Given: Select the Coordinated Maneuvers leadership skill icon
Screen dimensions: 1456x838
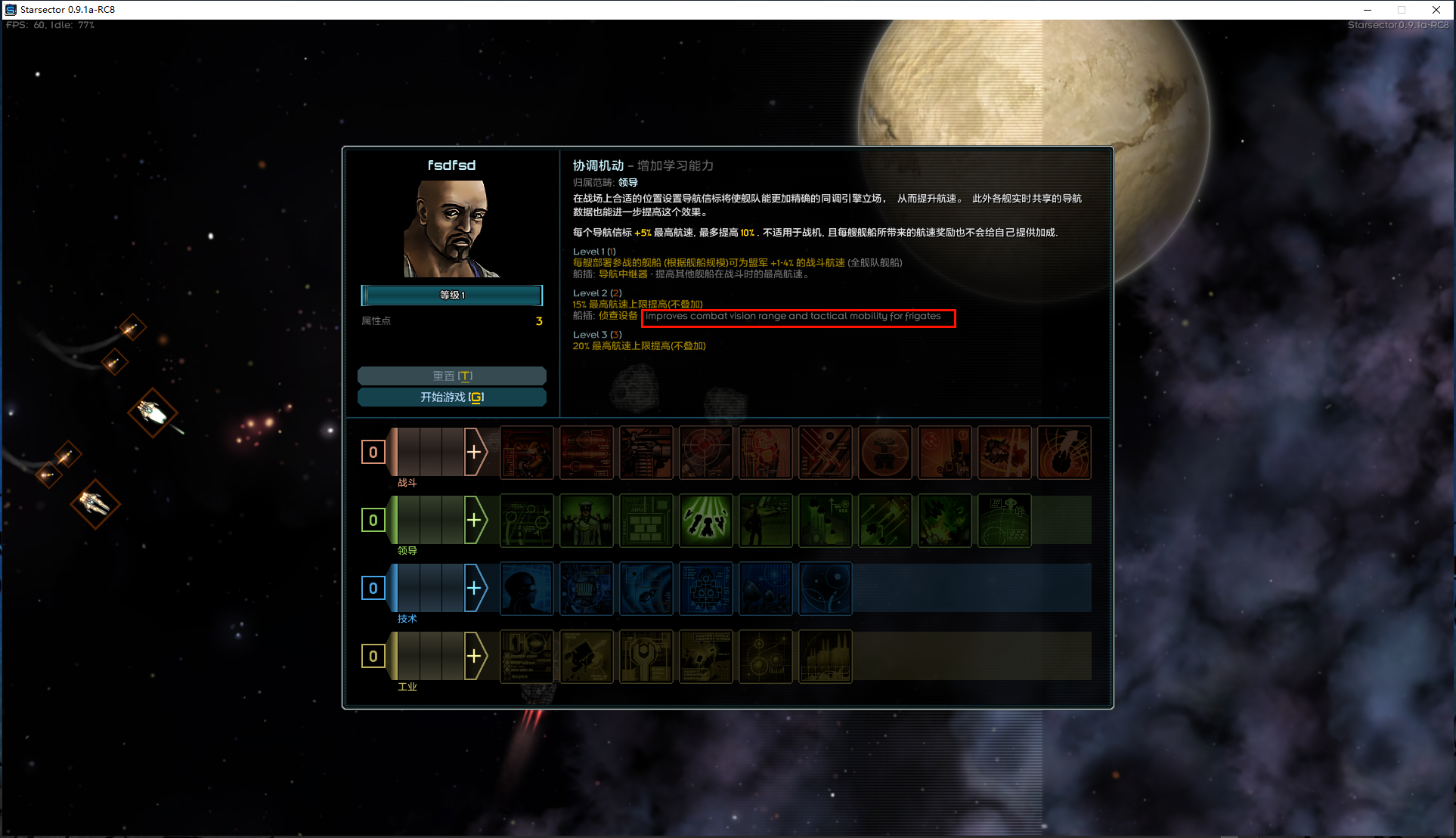Looking at the screenshot, I should tap(527, 520).
